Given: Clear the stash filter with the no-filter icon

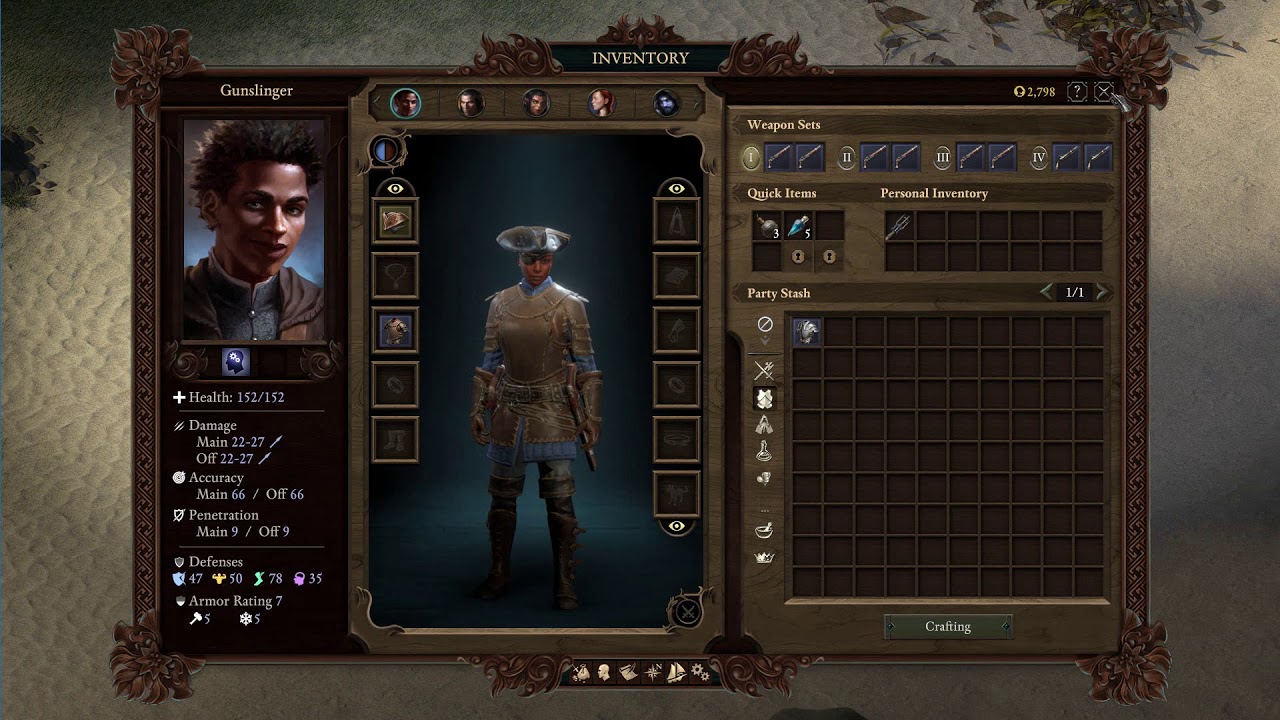Looking at the screenshot, I should [x=765, y=324].
